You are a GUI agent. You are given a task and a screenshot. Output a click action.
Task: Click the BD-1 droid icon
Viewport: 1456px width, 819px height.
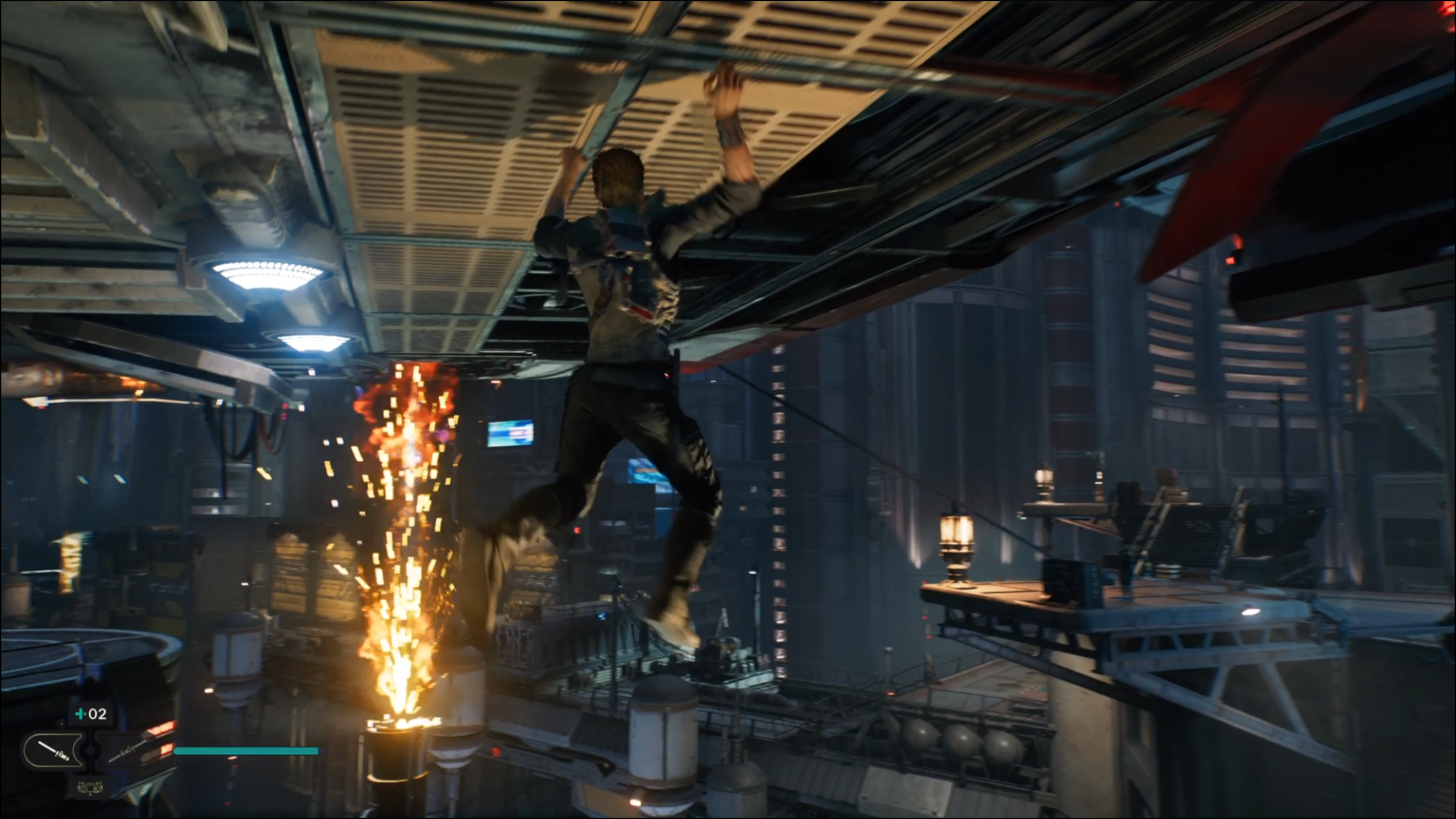pos(91,787)
